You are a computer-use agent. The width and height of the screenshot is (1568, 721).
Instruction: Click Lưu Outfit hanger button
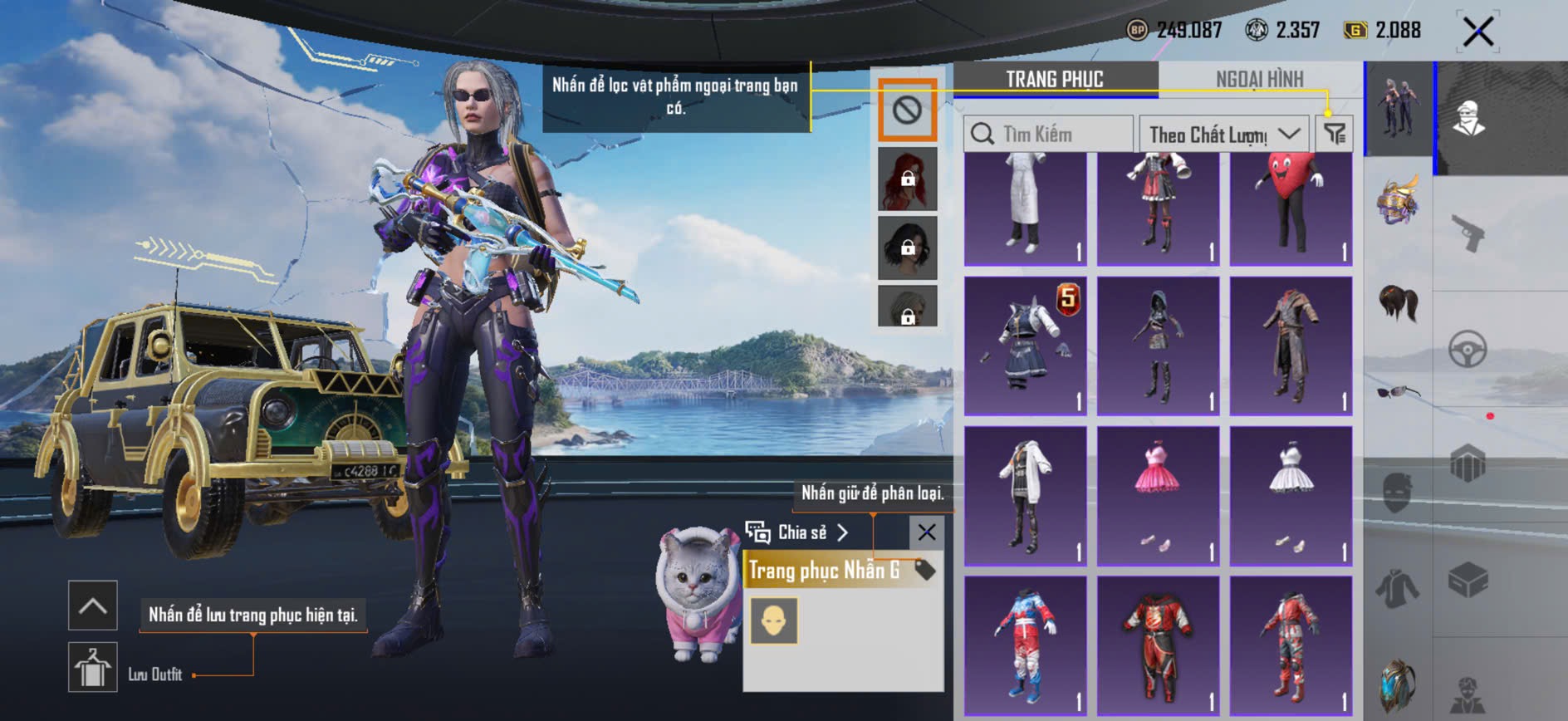(92, 667)
